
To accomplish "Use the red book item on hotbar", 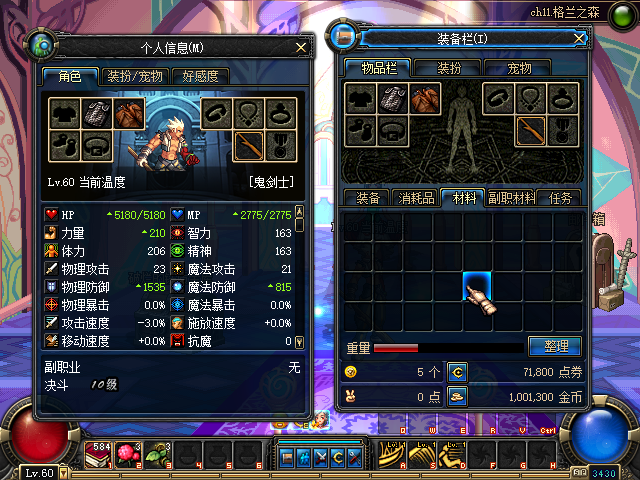I will click(x=100, y=455).
